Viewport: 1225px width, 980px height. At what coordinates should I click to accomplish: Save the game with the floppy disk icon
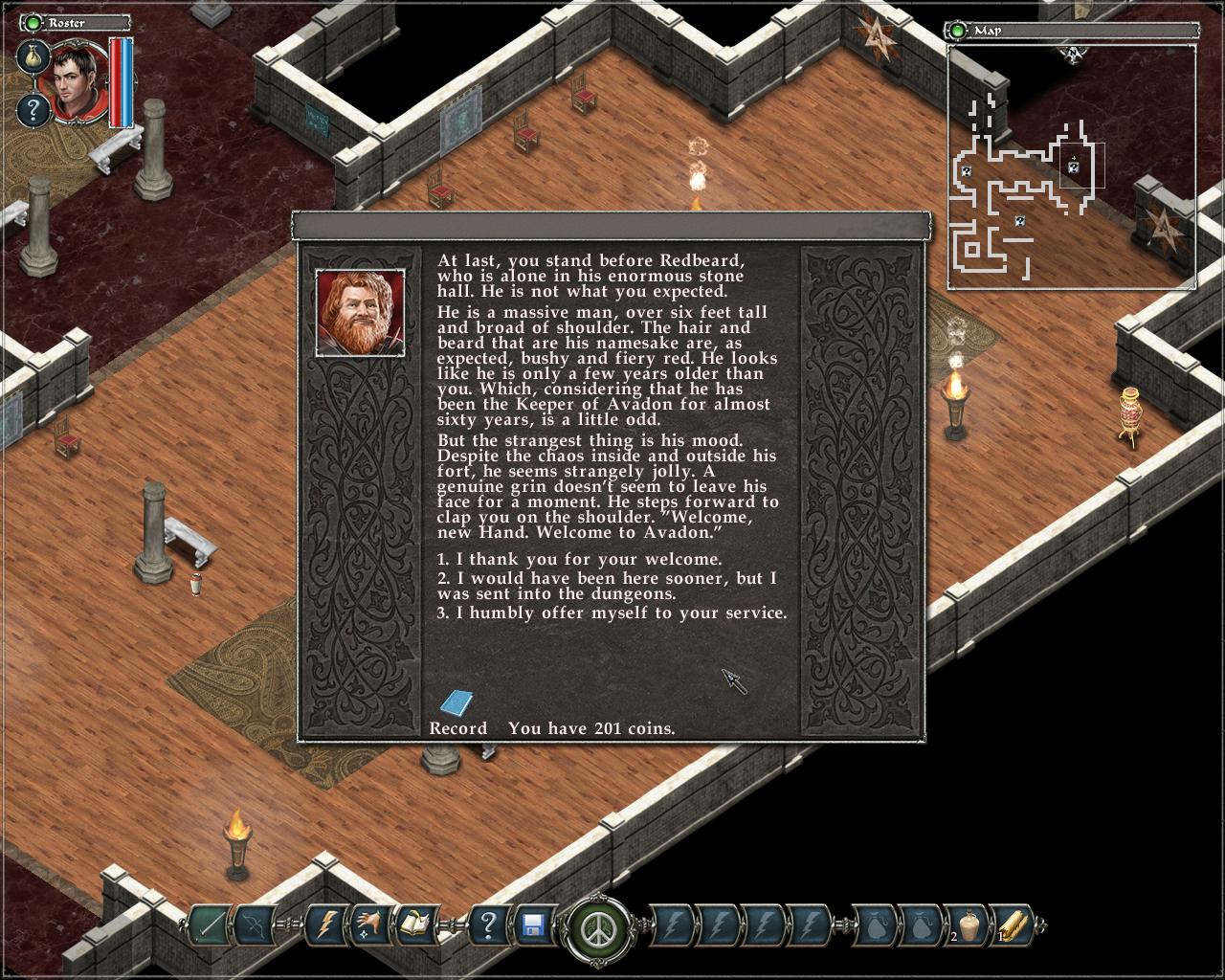tap(534, 926)
